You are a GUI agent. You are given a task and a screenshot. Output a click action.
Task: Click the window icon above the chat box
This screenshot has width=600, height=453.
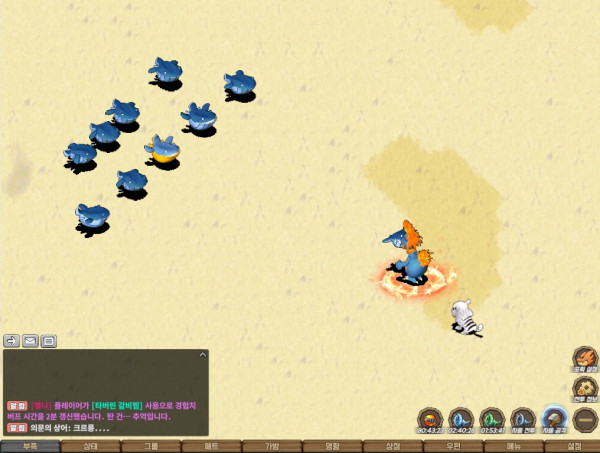tap(49, 341)
